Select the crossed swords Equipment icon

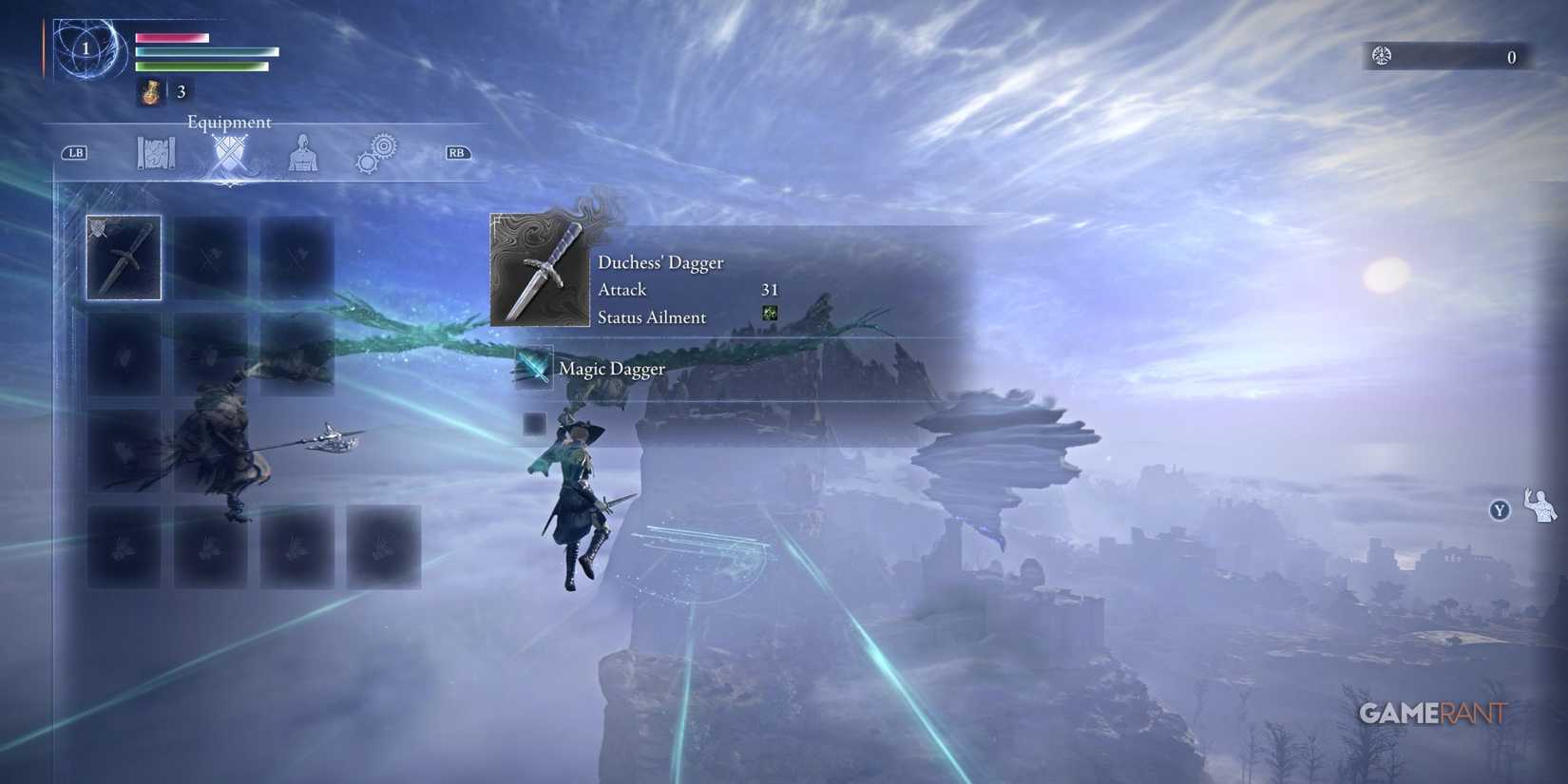228,154
